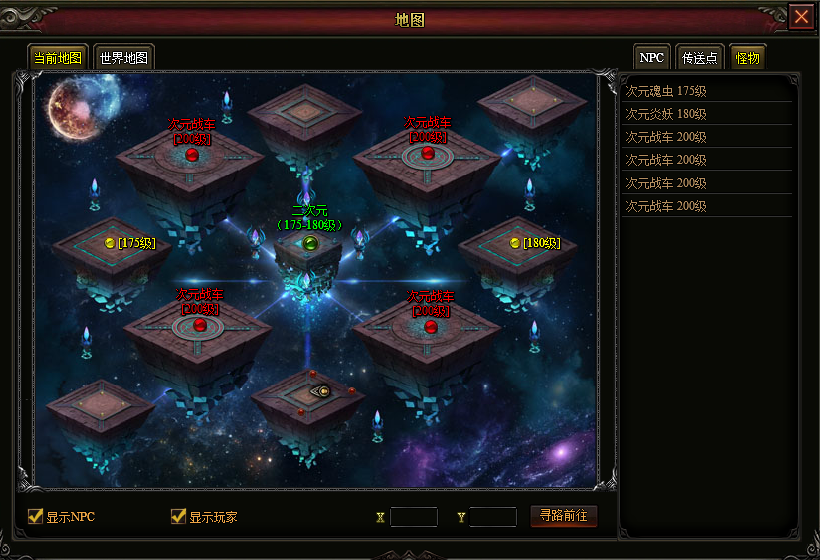Switch to the 传送点 tab

click(x=700, y=57)
